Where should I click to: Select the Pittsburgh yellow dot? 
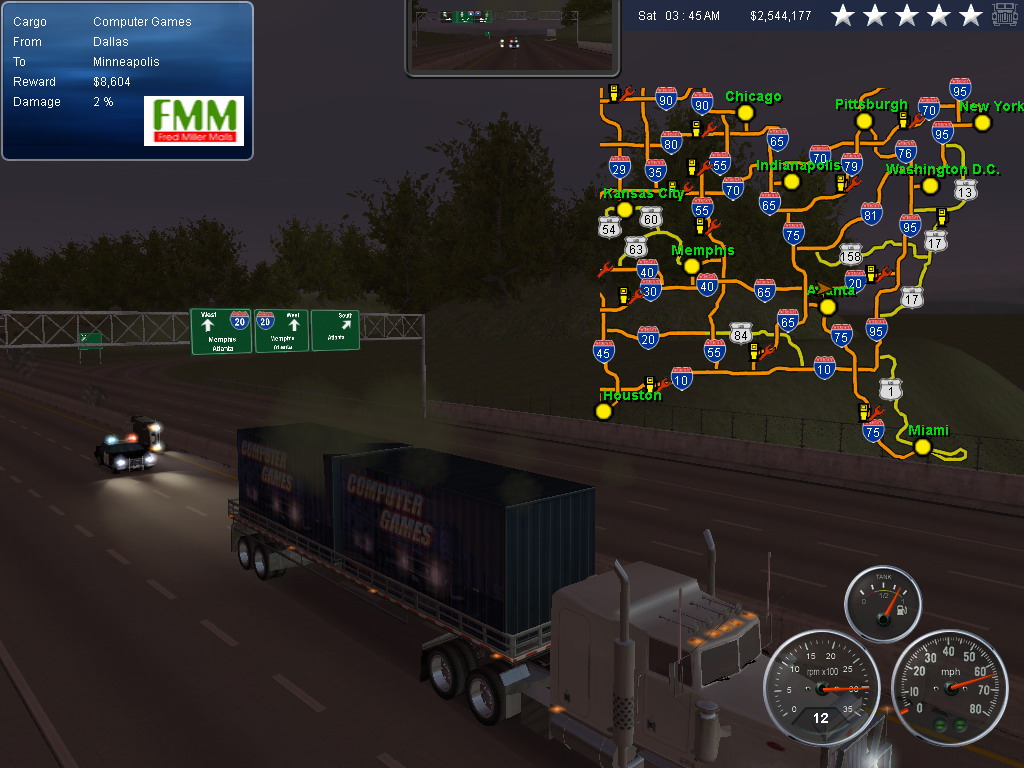pyautogui.click(x=864, y=121)
